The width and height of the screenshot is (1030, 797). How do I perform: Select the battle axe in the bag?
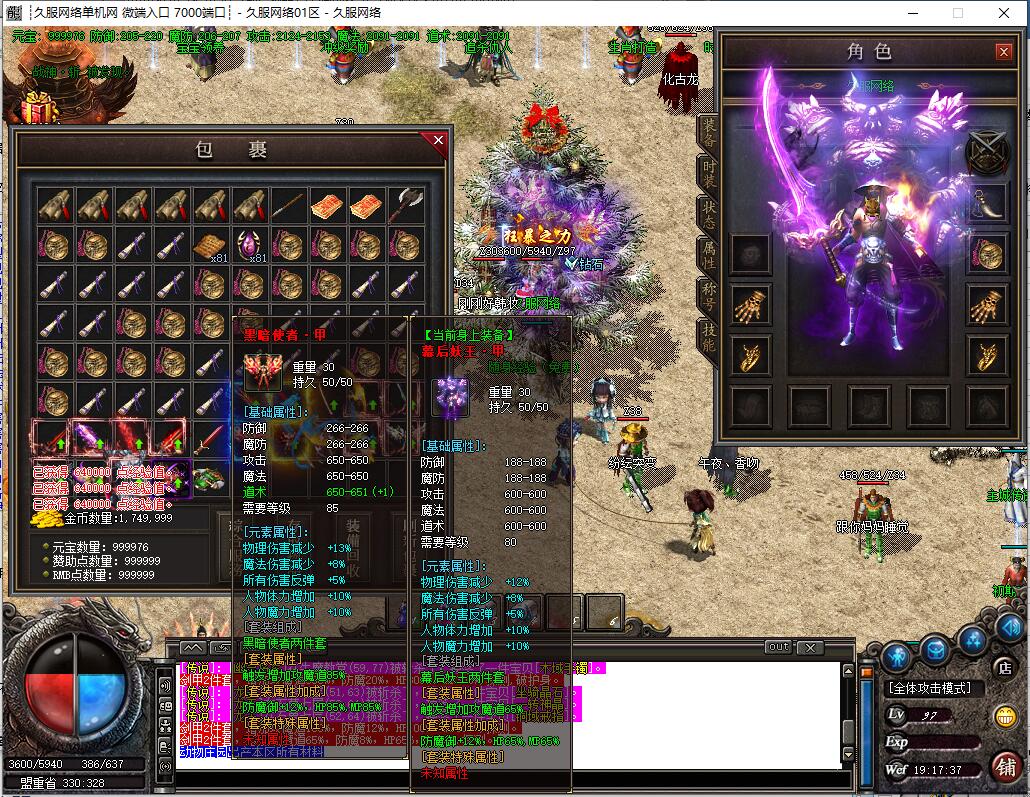coord(406,204)
